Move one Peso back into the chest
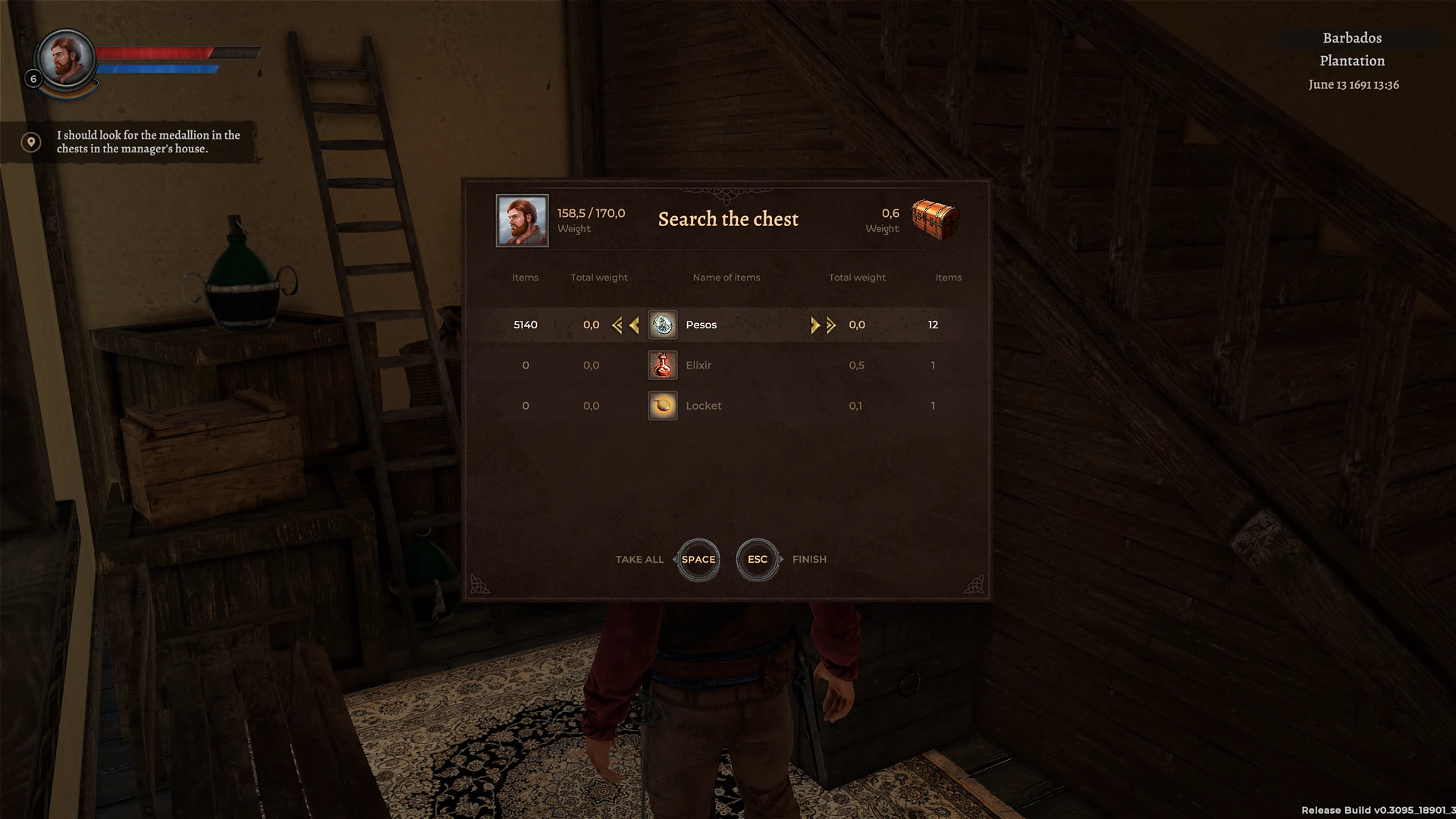 pos(815,325)
